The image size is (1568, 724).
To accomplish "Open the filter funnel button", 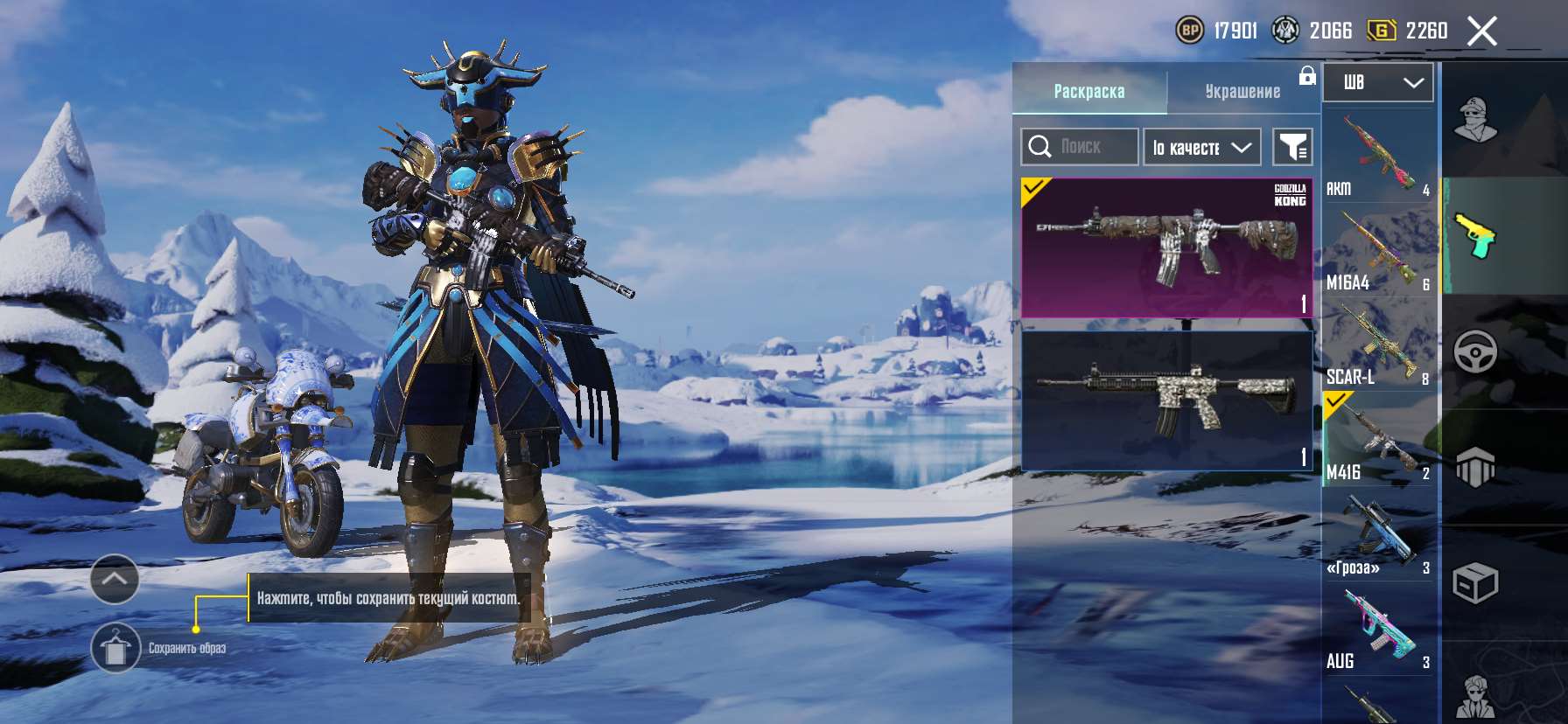I will [x=1291, y=147].
